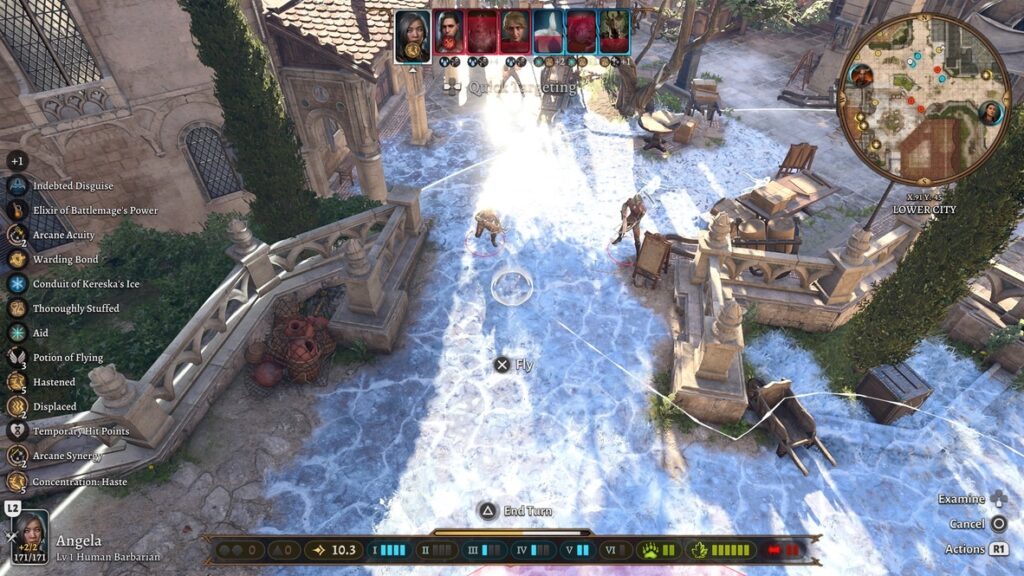Image resolution: width=1024 pixels, height=576 pixels.
Task: Select the Aid status icon
Action: pos(18,333)
